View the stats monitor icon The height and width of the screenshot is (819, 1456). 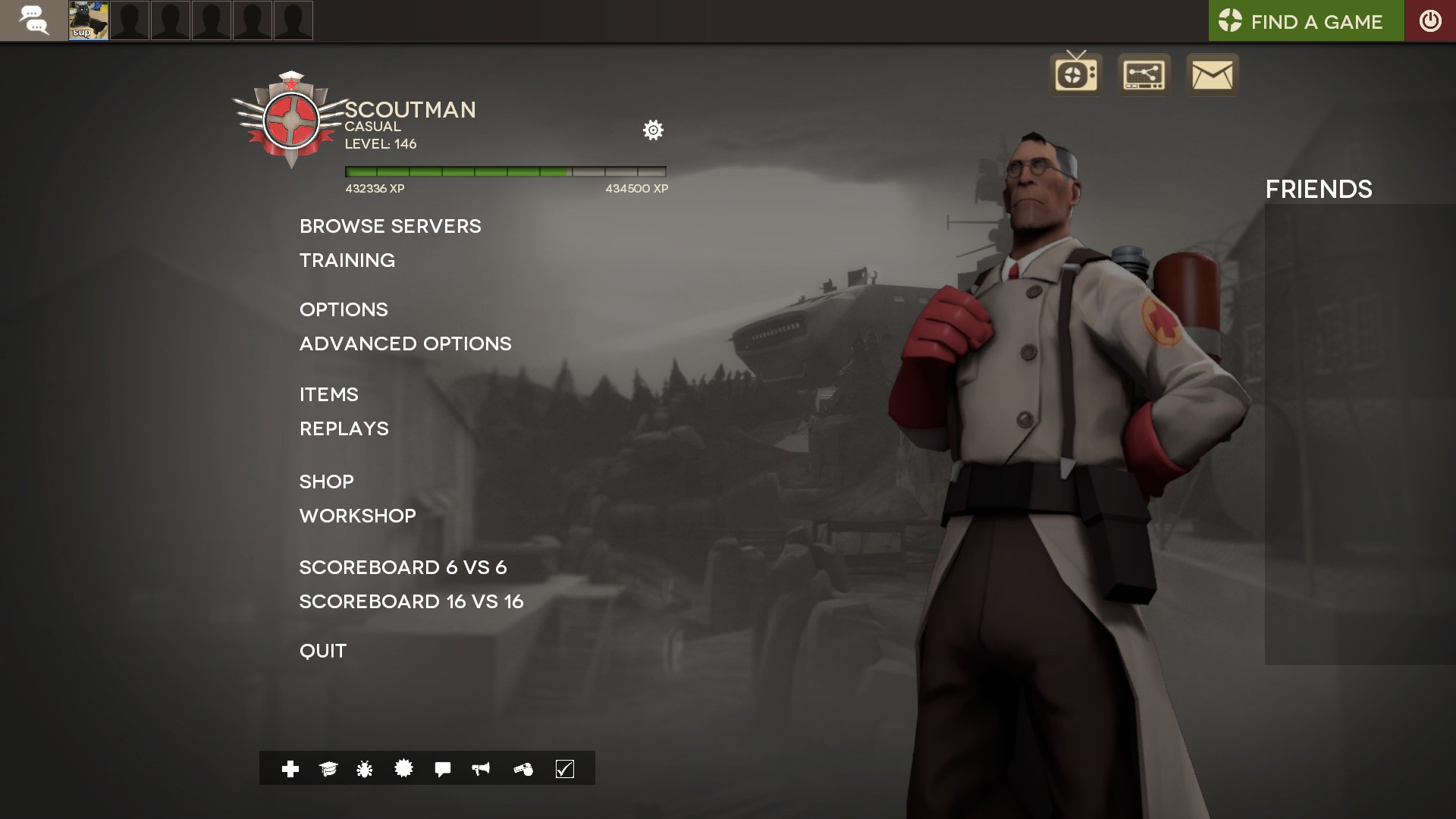click(1143, 74)
